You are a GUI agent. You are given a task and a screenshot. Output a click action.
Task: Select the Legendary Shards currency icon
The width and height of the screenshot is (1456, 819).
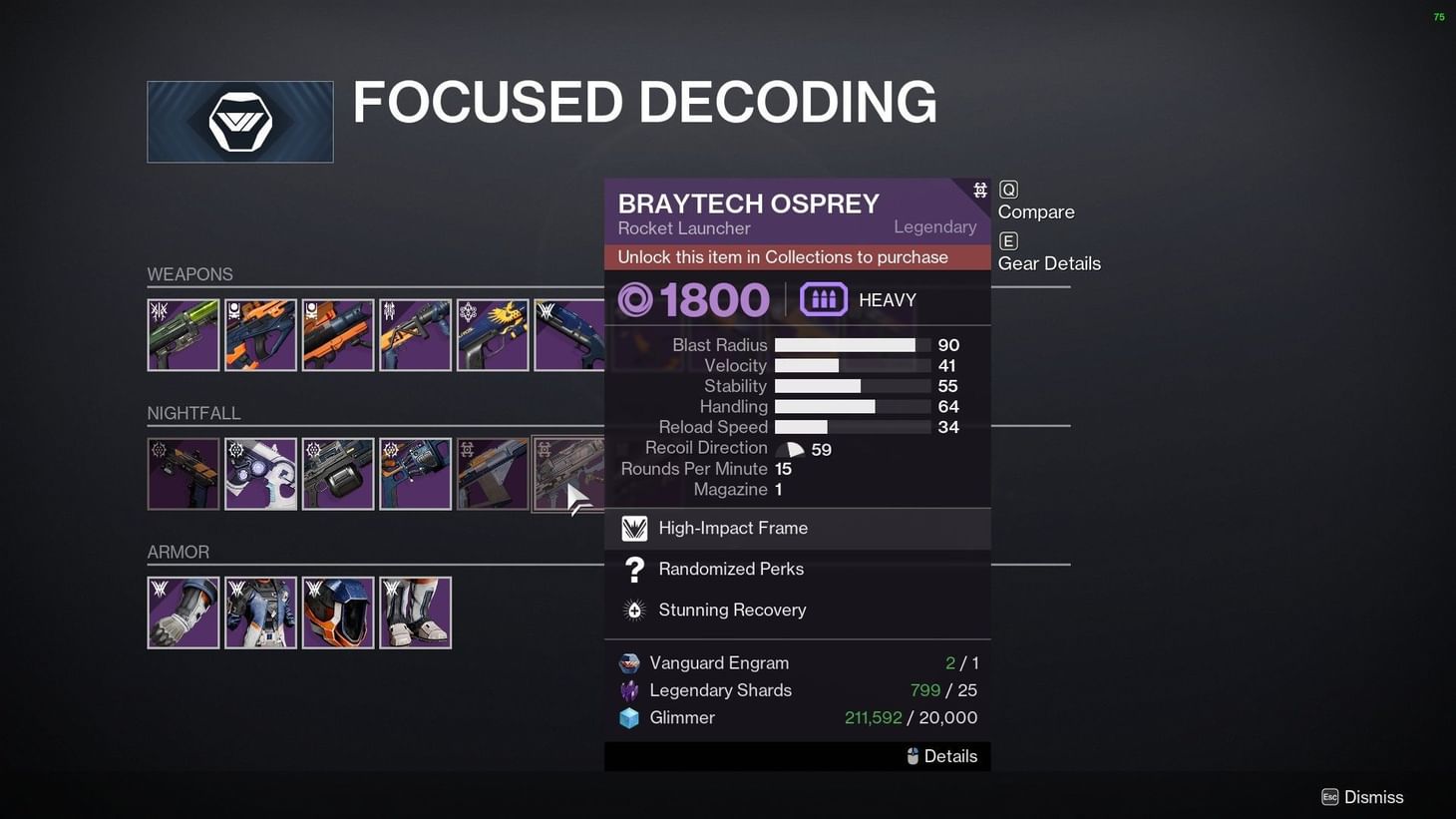pyautogui.click(x=629, y=689)
